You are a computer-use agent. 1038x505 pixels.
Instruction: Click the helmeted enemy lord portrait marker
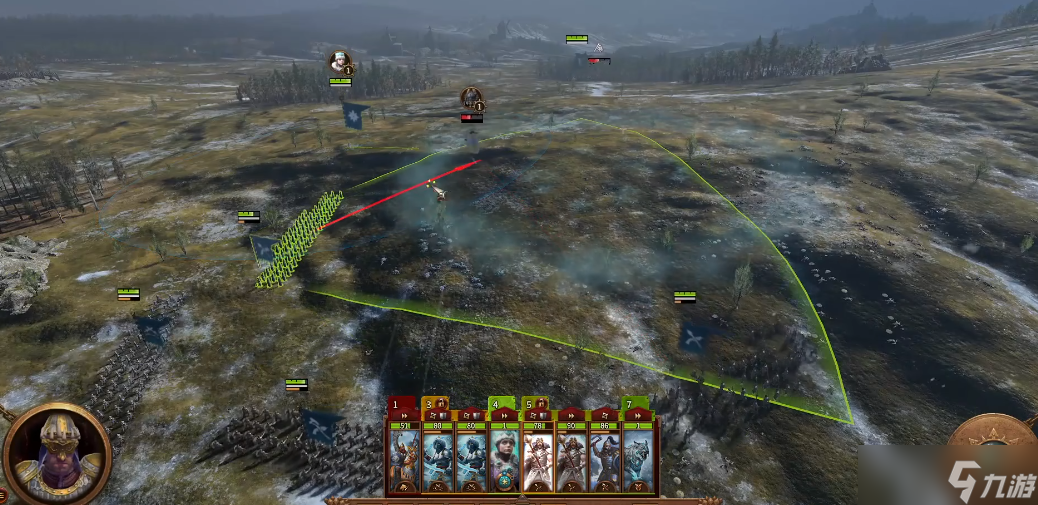coord(472,98)
